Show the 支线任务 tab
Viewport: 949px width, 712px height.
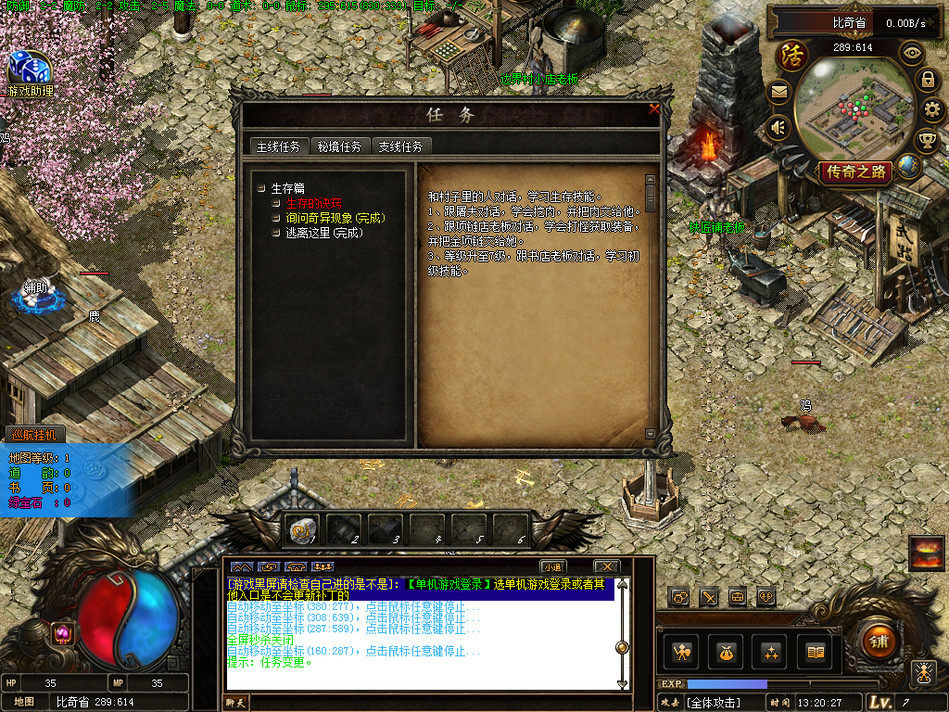400,146
